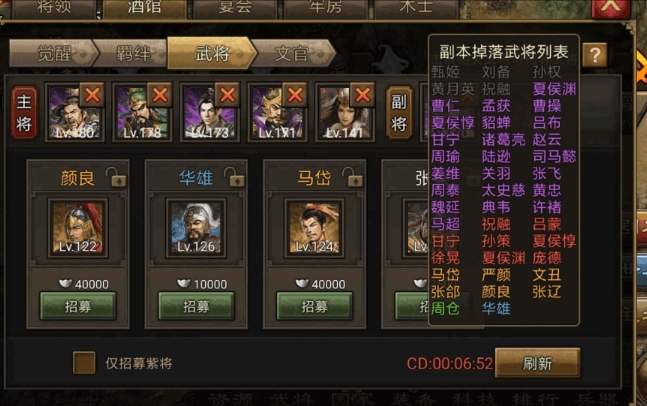Open the 宴会 section at the top
Screen dimensions: 647x406
click(234, 8)
